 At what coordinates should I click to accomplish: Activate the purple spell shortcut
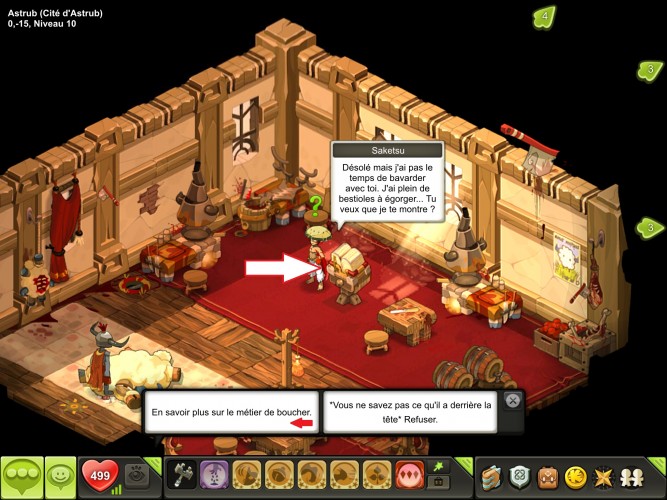[212, 475]
